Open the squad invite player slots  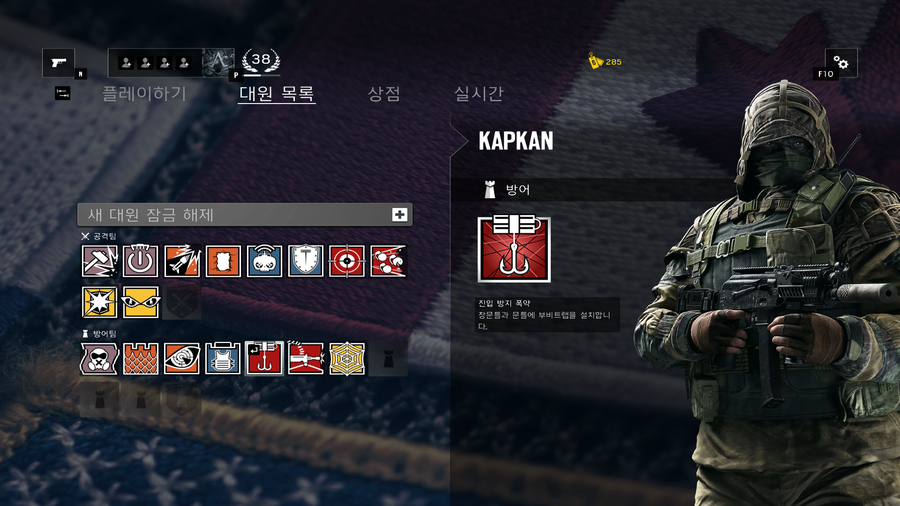(x=155, y=63)
